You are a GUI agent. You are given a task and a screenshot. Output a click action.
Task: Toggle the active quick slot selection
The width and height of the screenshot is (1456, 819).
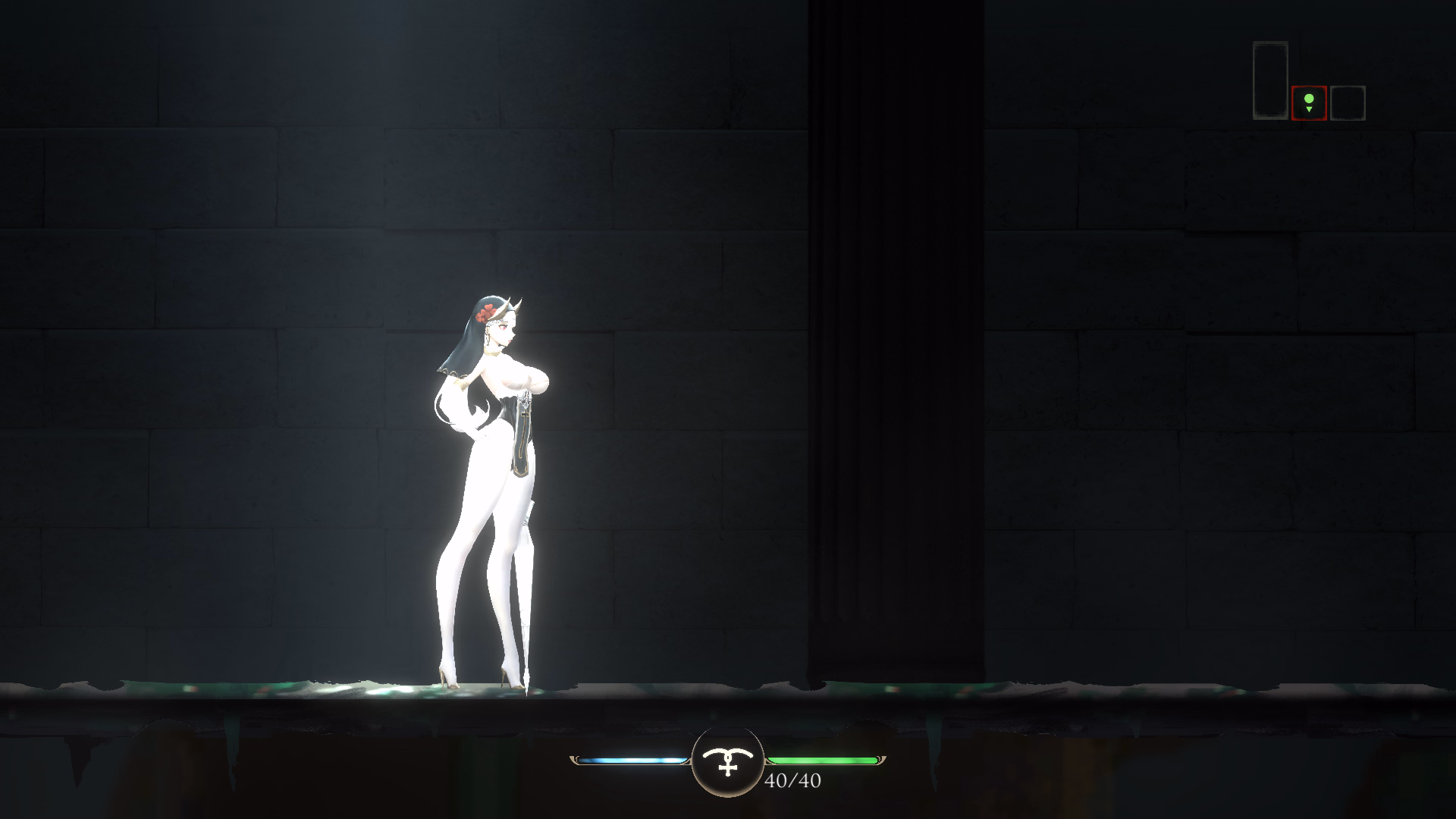pos(1309,103)
